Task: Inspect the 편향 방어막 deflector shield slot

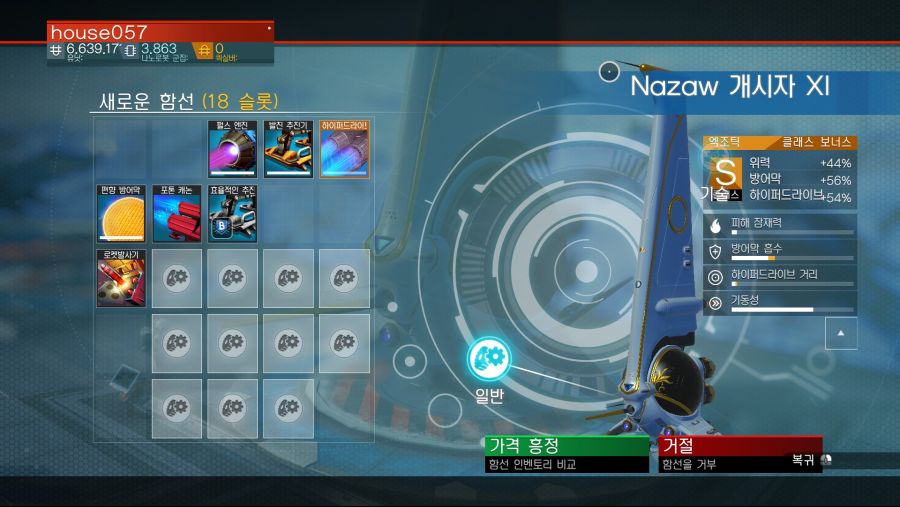Action: coord(121,214)
